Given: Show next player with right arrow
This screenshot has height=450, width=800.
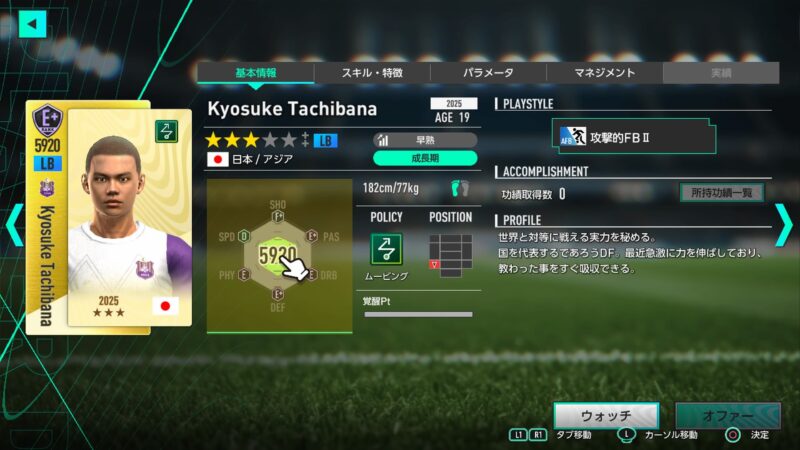Looking at the screenshot, I should [x=785, y=224].
